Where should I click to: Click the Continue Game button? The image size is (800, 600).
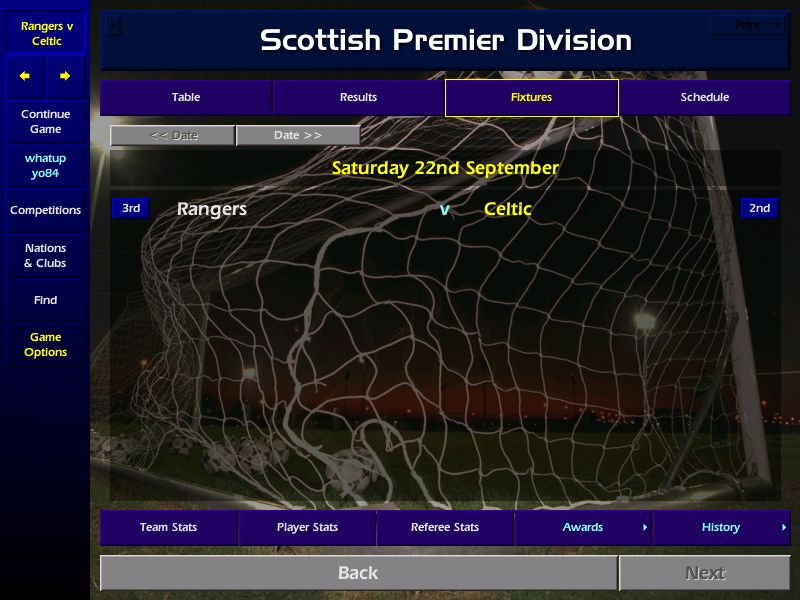click(x=45, y=122)
